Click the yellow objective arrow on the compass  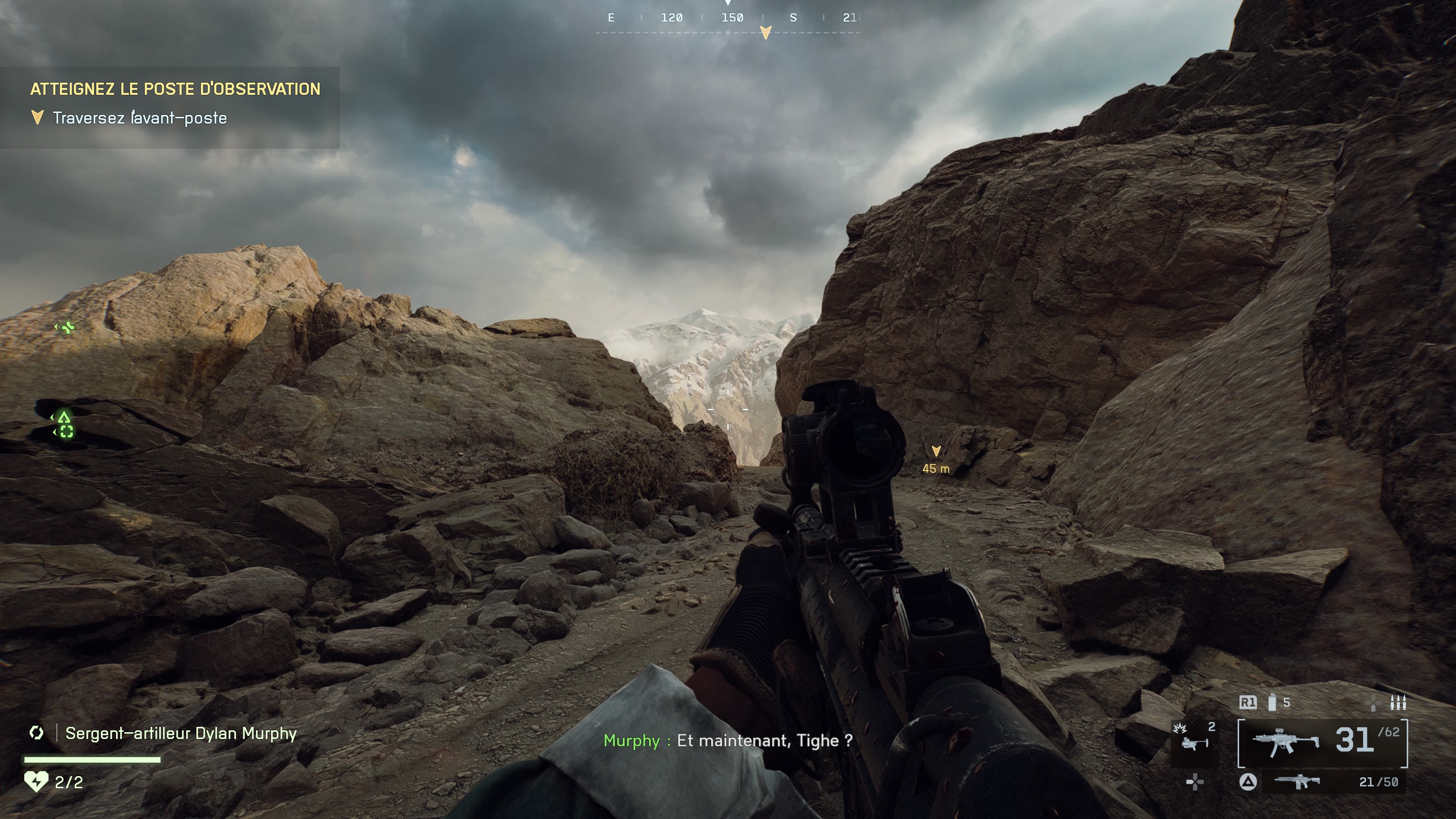pos(765,32)
